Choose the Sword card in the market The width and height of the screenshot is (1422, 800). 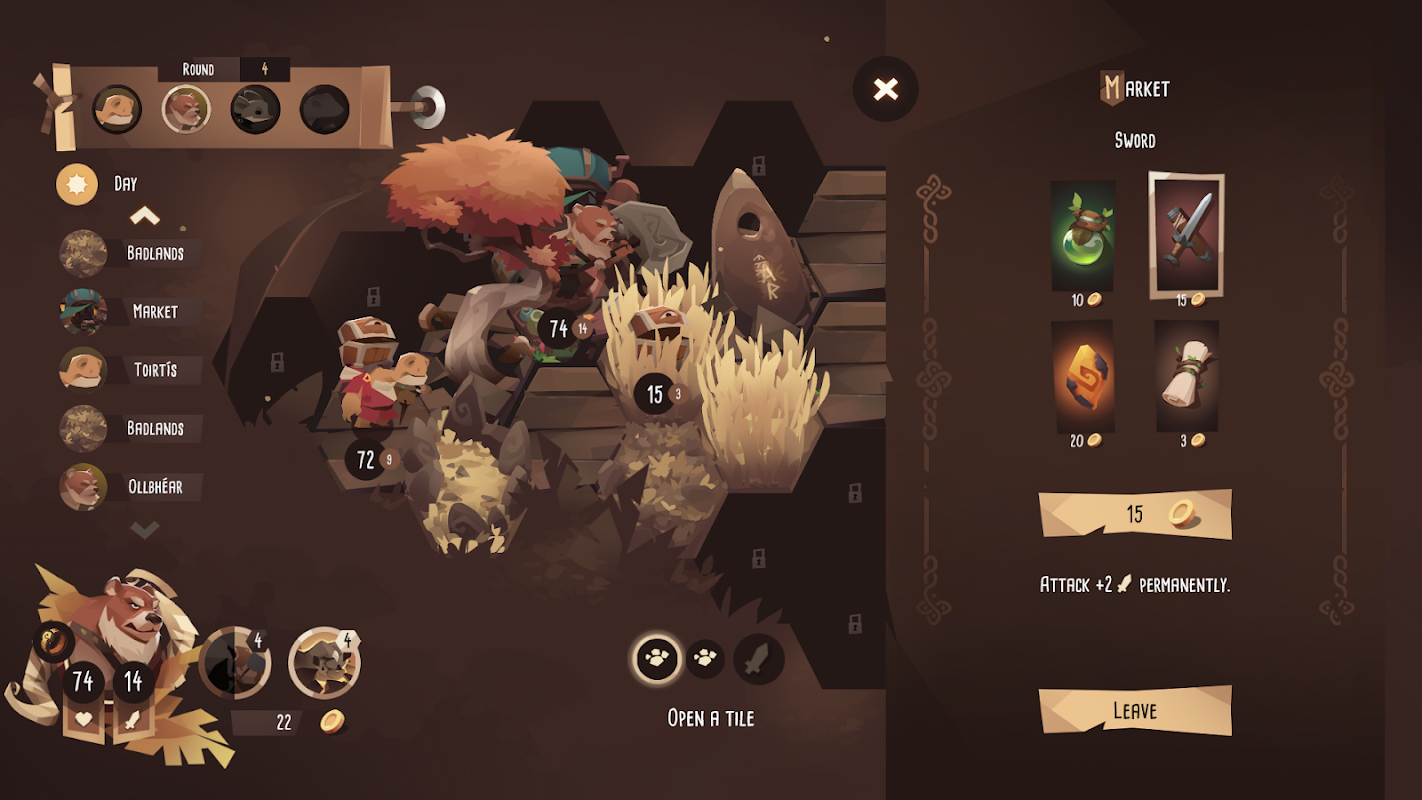[1186, 234]
